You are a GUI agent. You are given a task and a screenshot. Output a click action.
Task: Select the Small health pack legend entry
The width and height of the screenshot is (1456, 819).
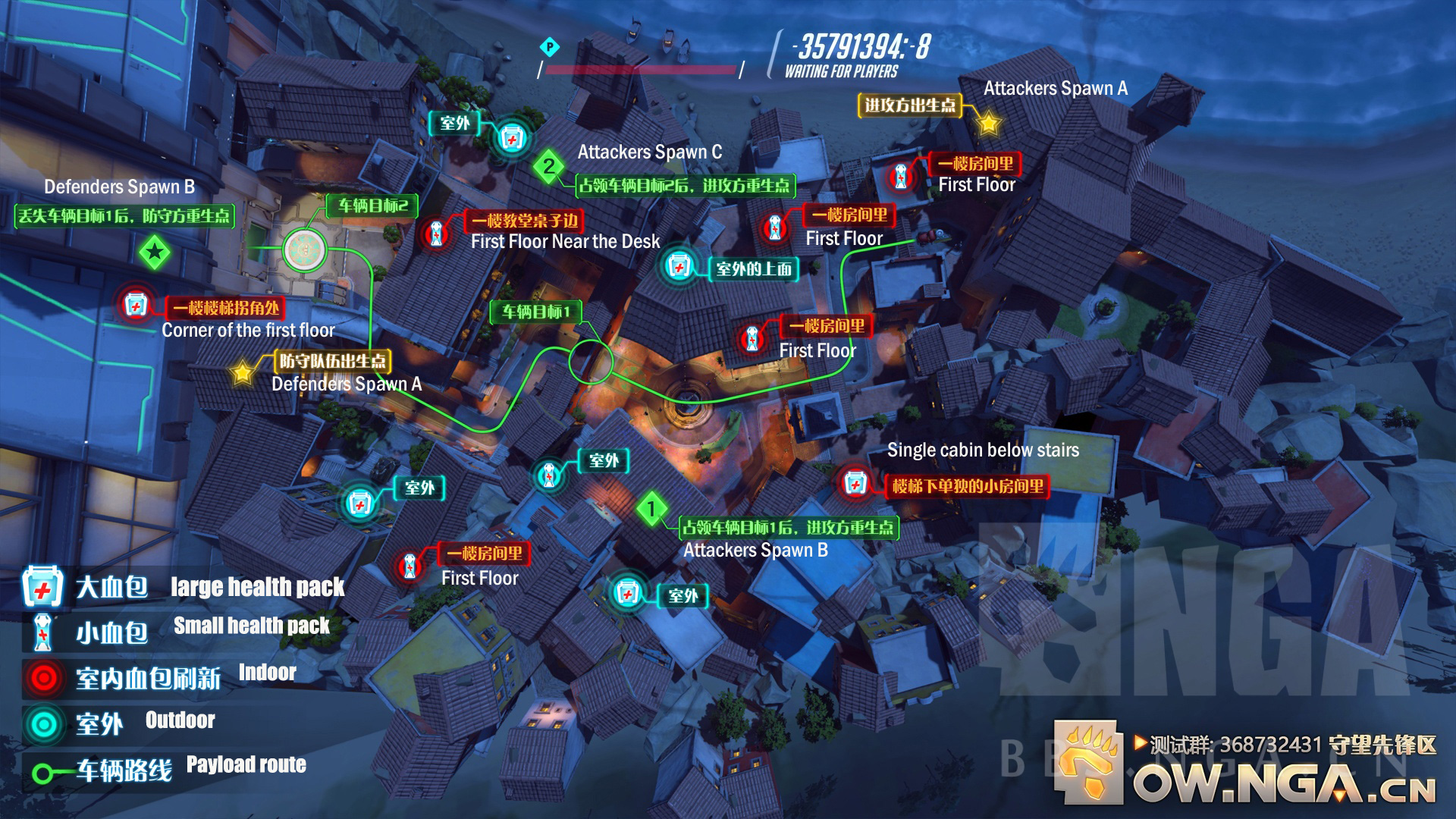click(178, 629)
